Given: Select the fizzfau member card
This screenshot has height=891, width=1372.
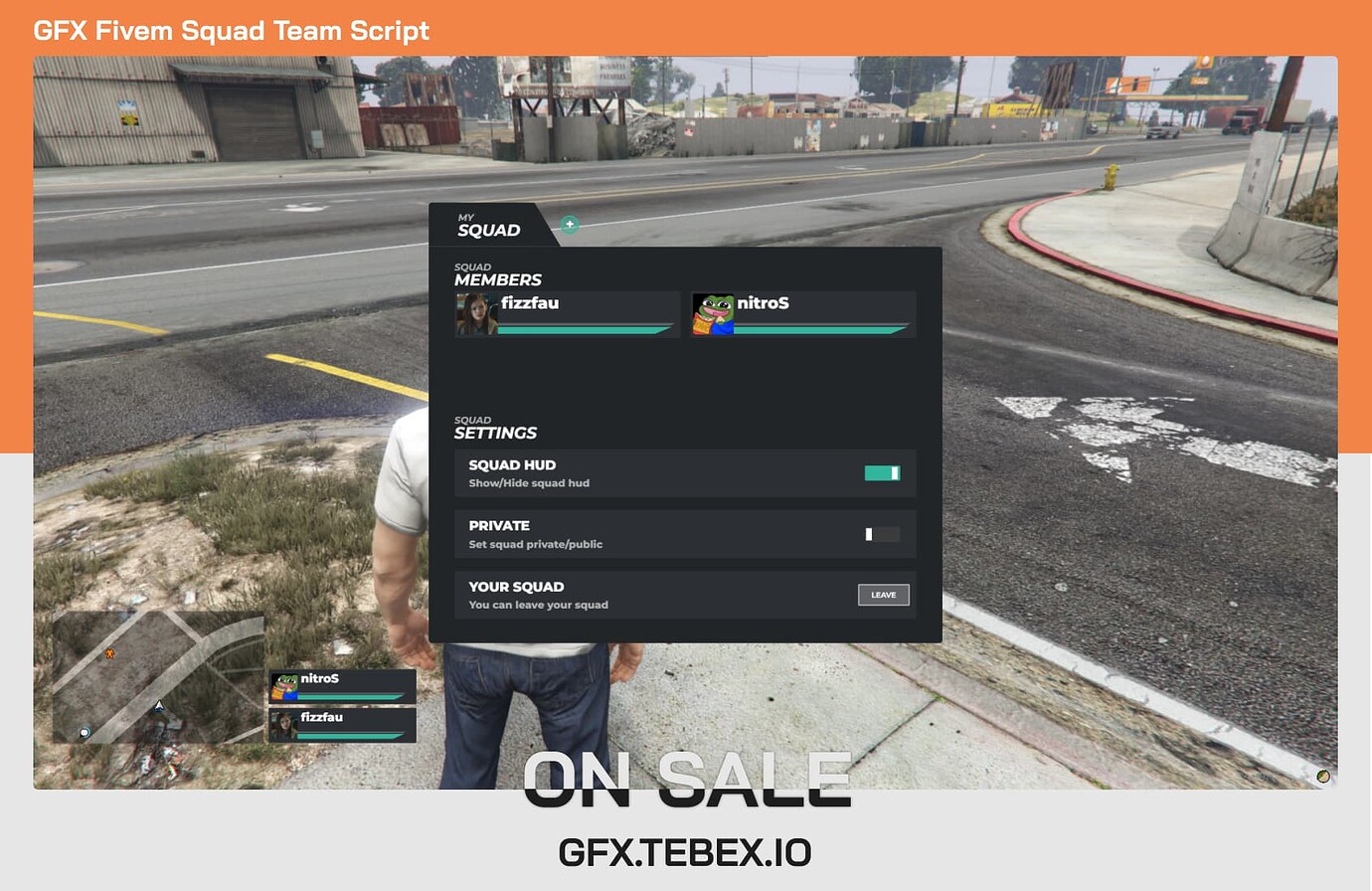Looking at the screenshot, I should 567,313.
